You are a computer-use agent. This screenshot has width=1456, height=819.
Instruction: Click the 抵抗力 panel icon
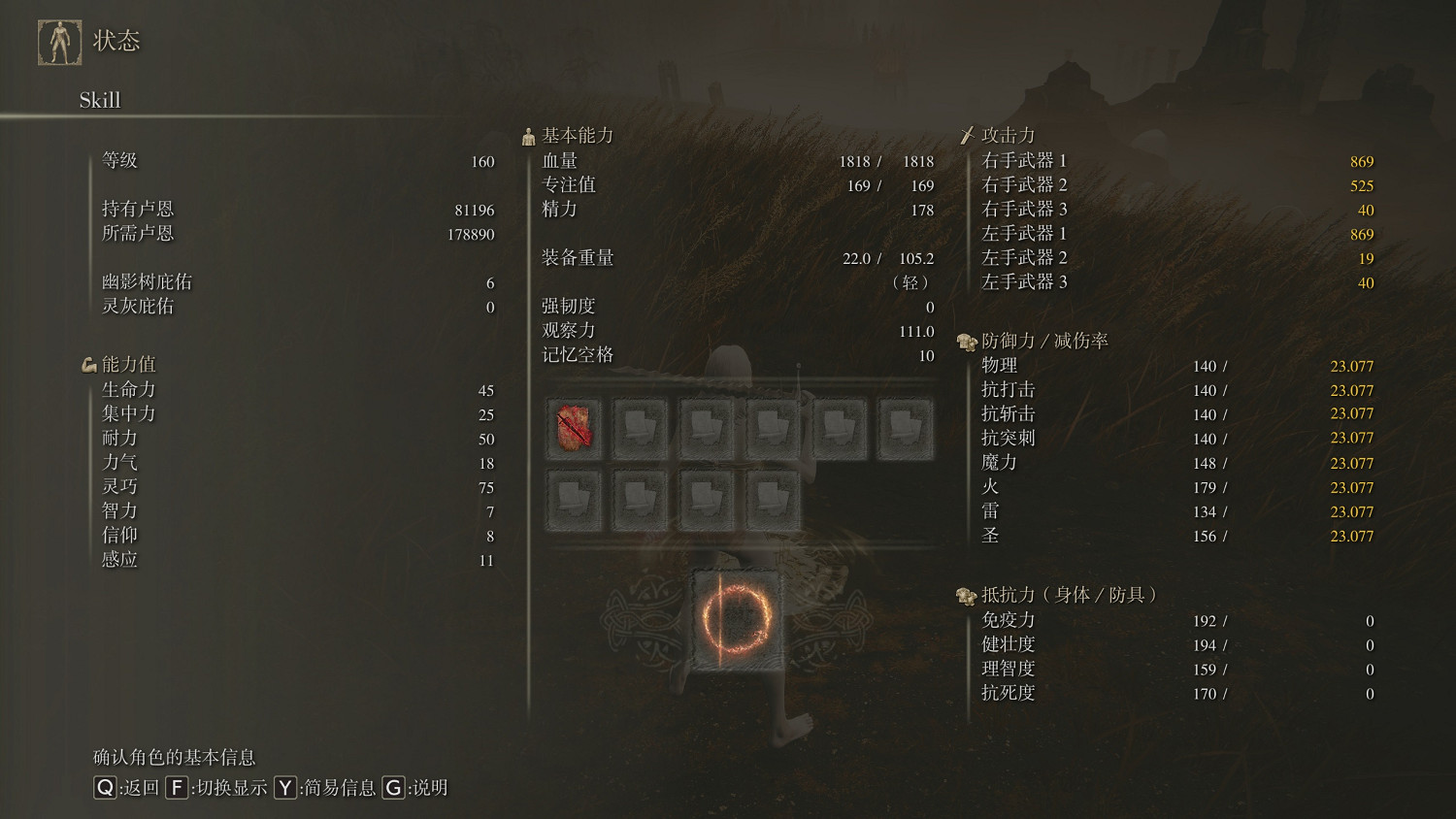pos(964,595)
